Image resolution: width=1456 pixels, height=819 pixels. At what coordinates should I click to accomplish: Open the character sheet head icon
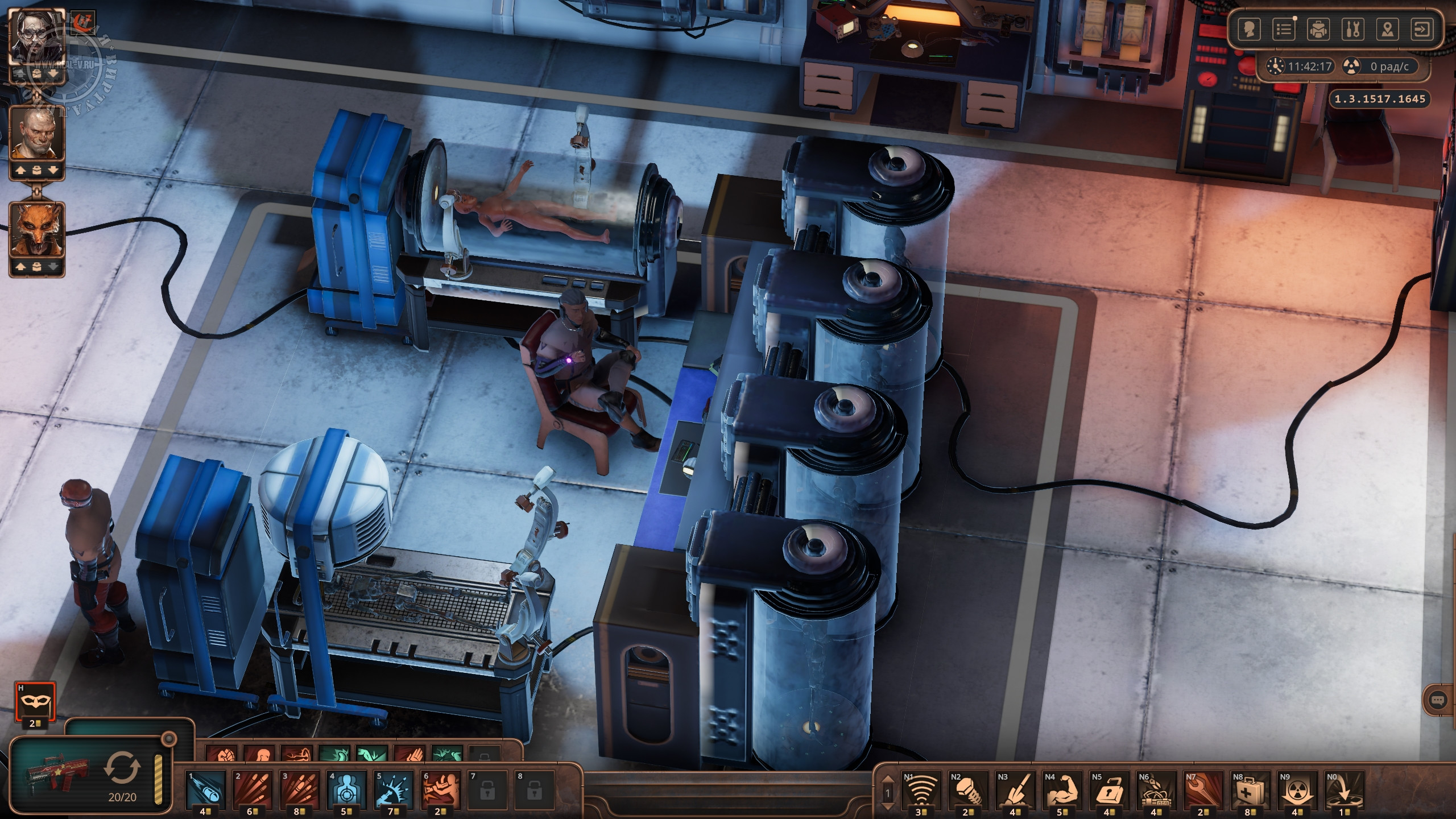click(1249, 30)
